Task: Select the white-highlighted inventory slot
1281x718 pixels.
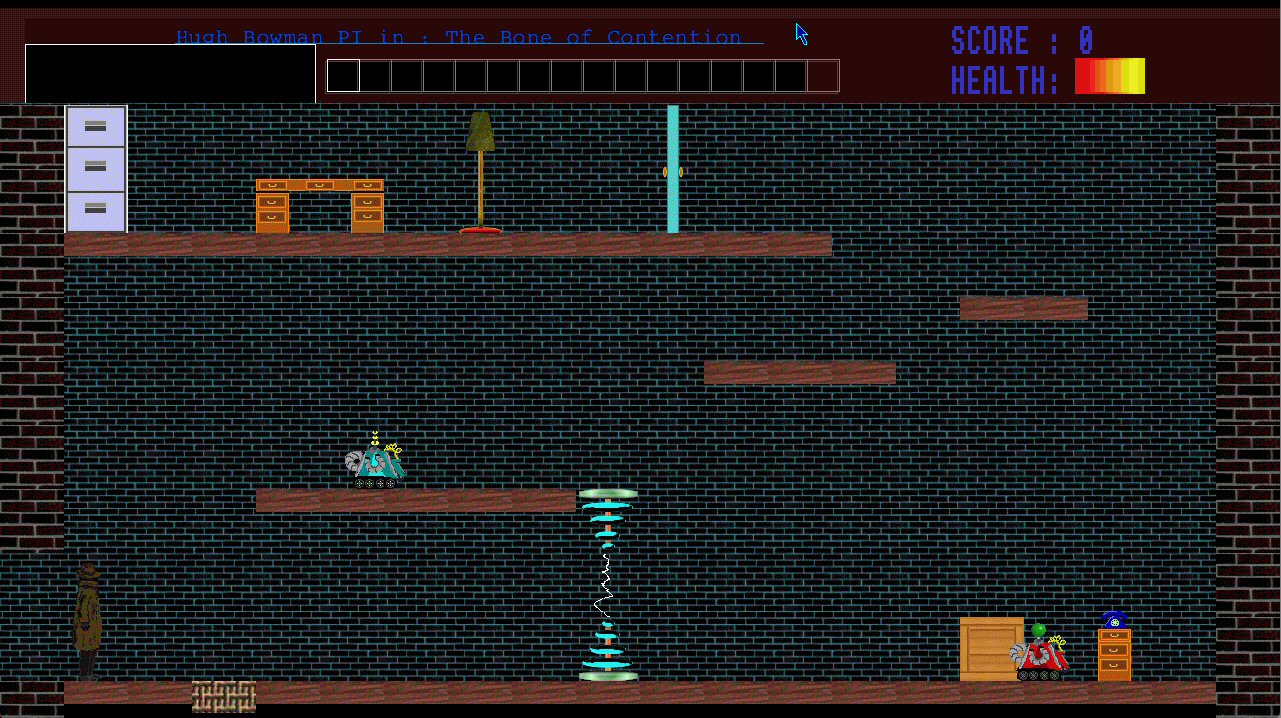Action: [343, 76]
